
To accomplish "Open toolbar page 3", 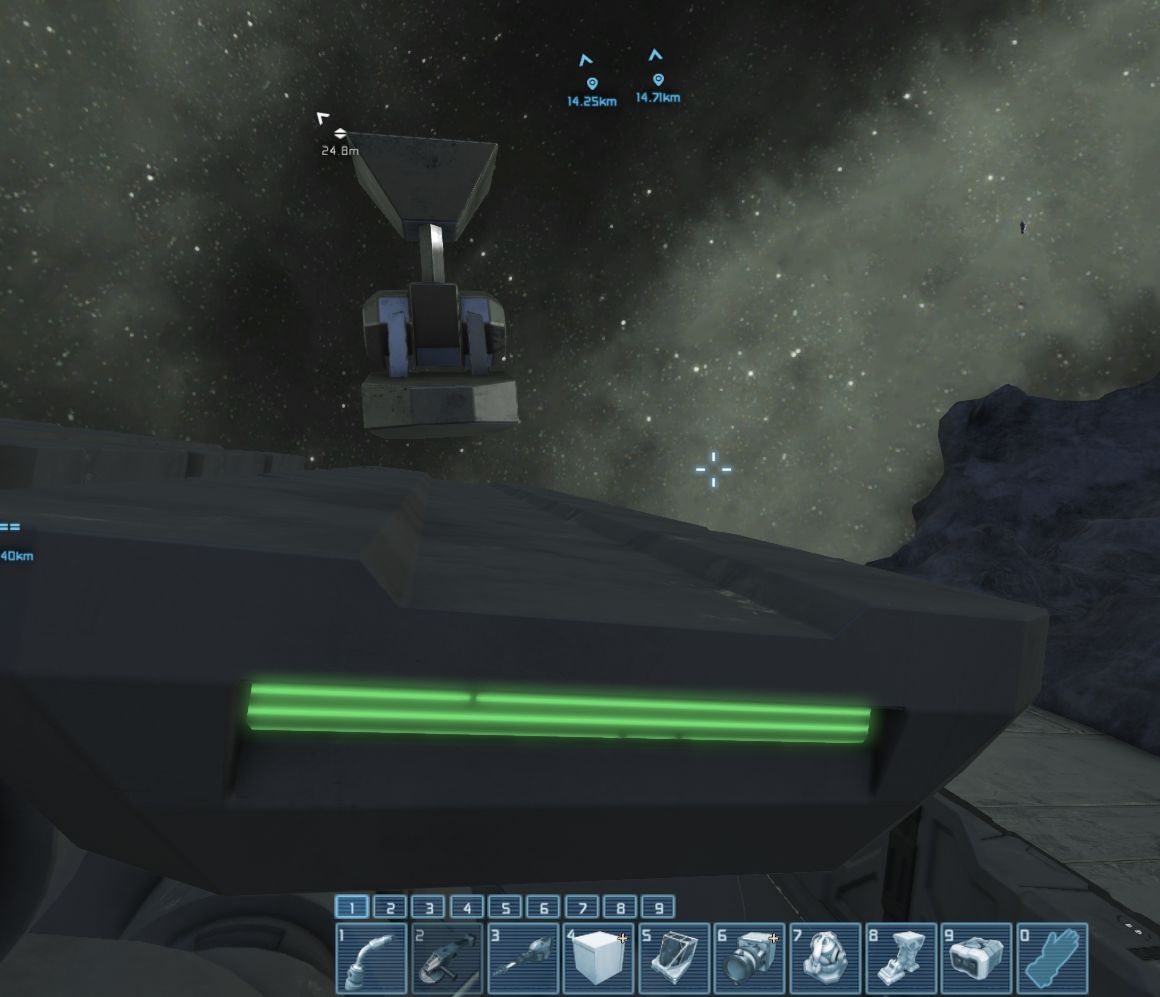I will (428, 908).
